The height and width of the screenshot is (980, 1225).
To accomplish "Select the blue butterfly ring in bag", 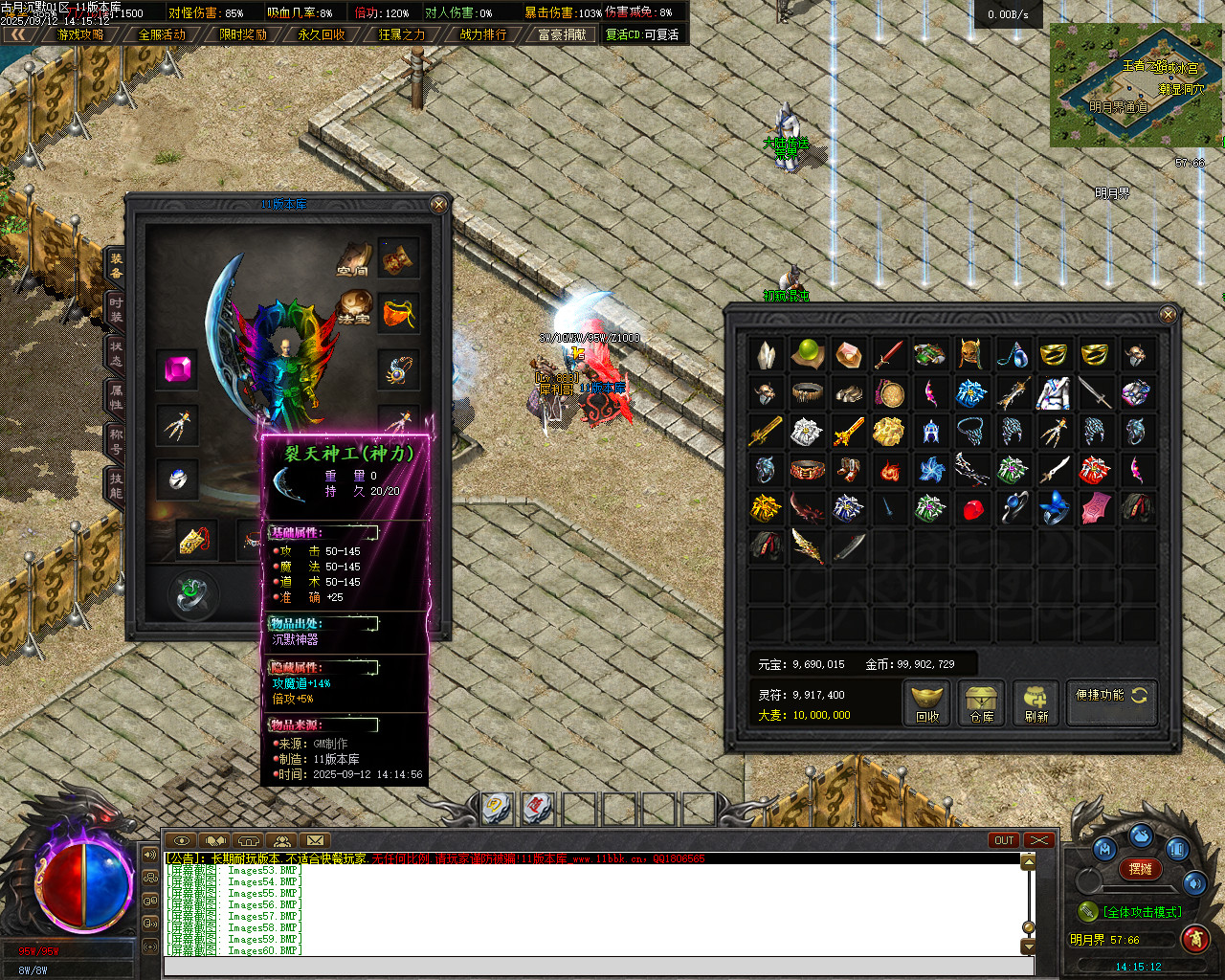I will point(1054,508).
